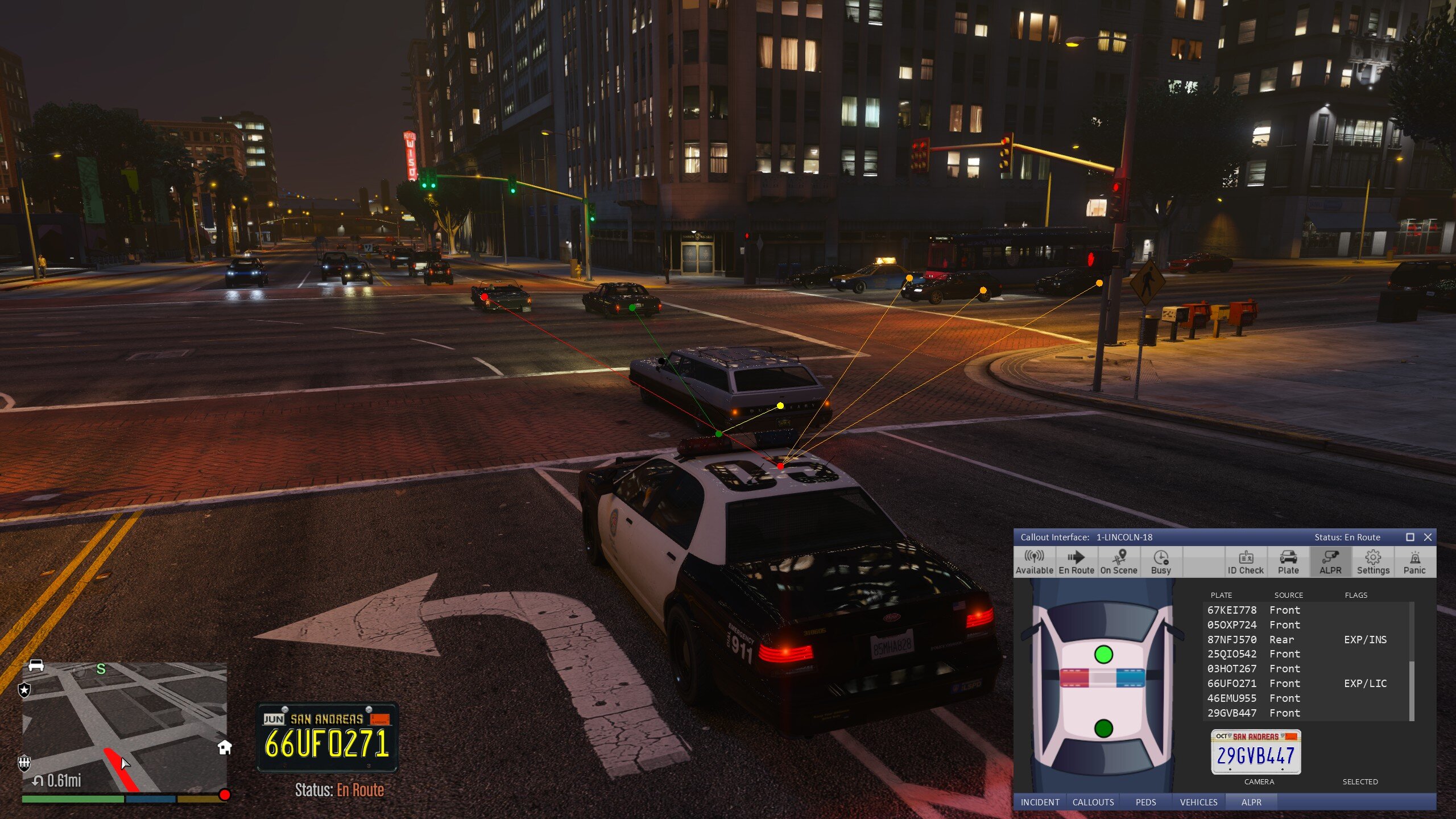
Task: Switch status to Busy
Action: 1161,562
